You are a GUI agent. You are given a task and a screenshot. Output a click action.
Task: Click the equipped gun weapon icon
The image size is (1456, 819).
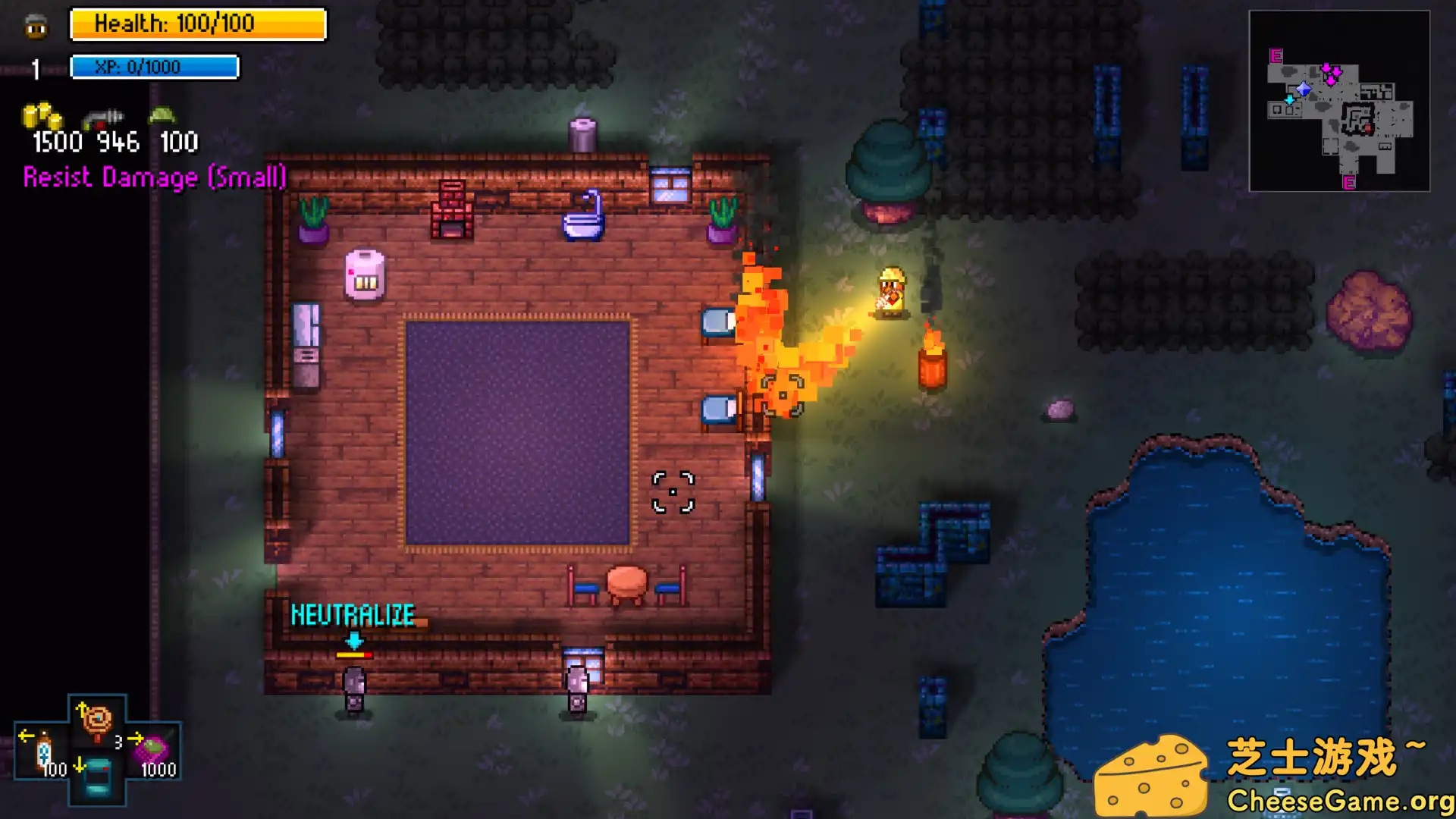103,118
